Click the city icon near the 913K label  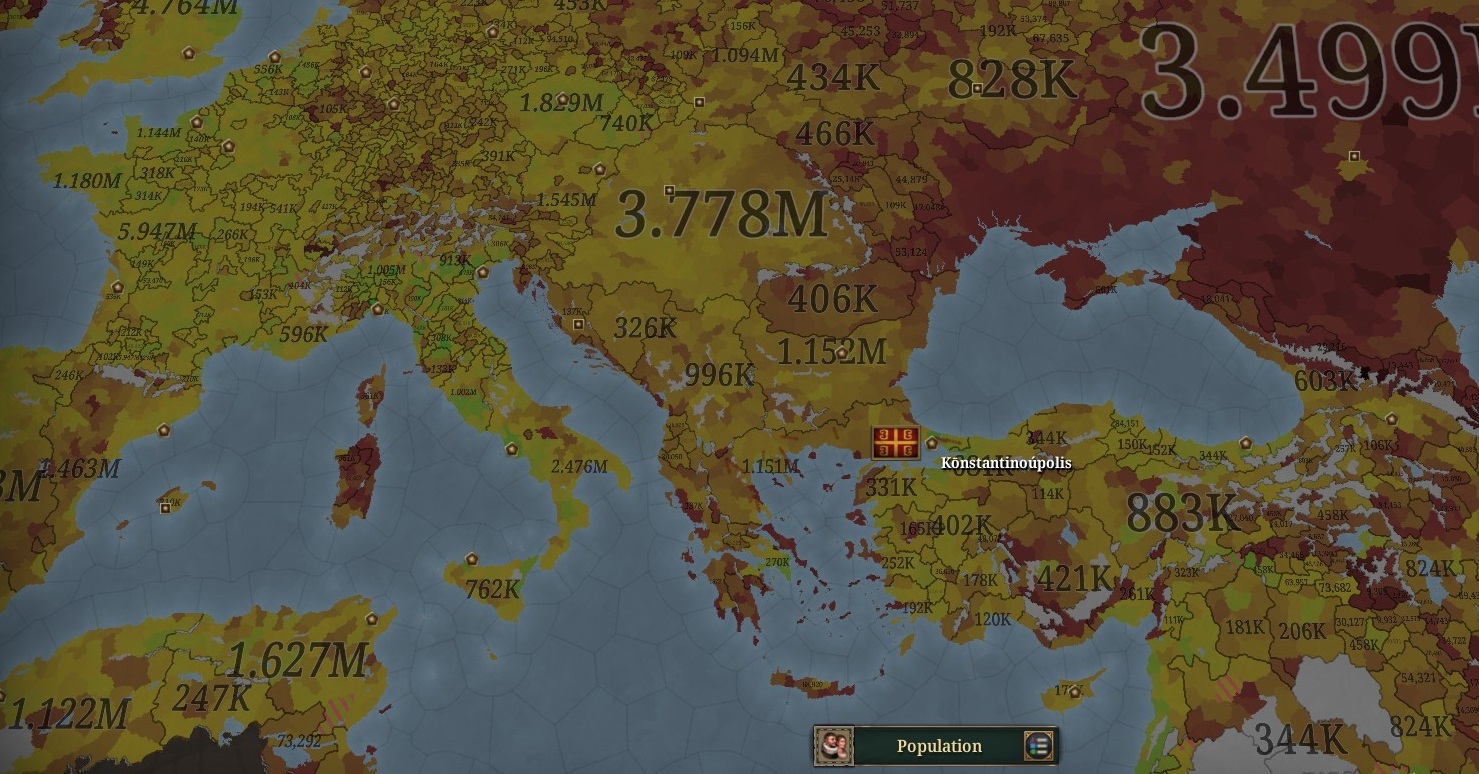(x=483, y=274)
